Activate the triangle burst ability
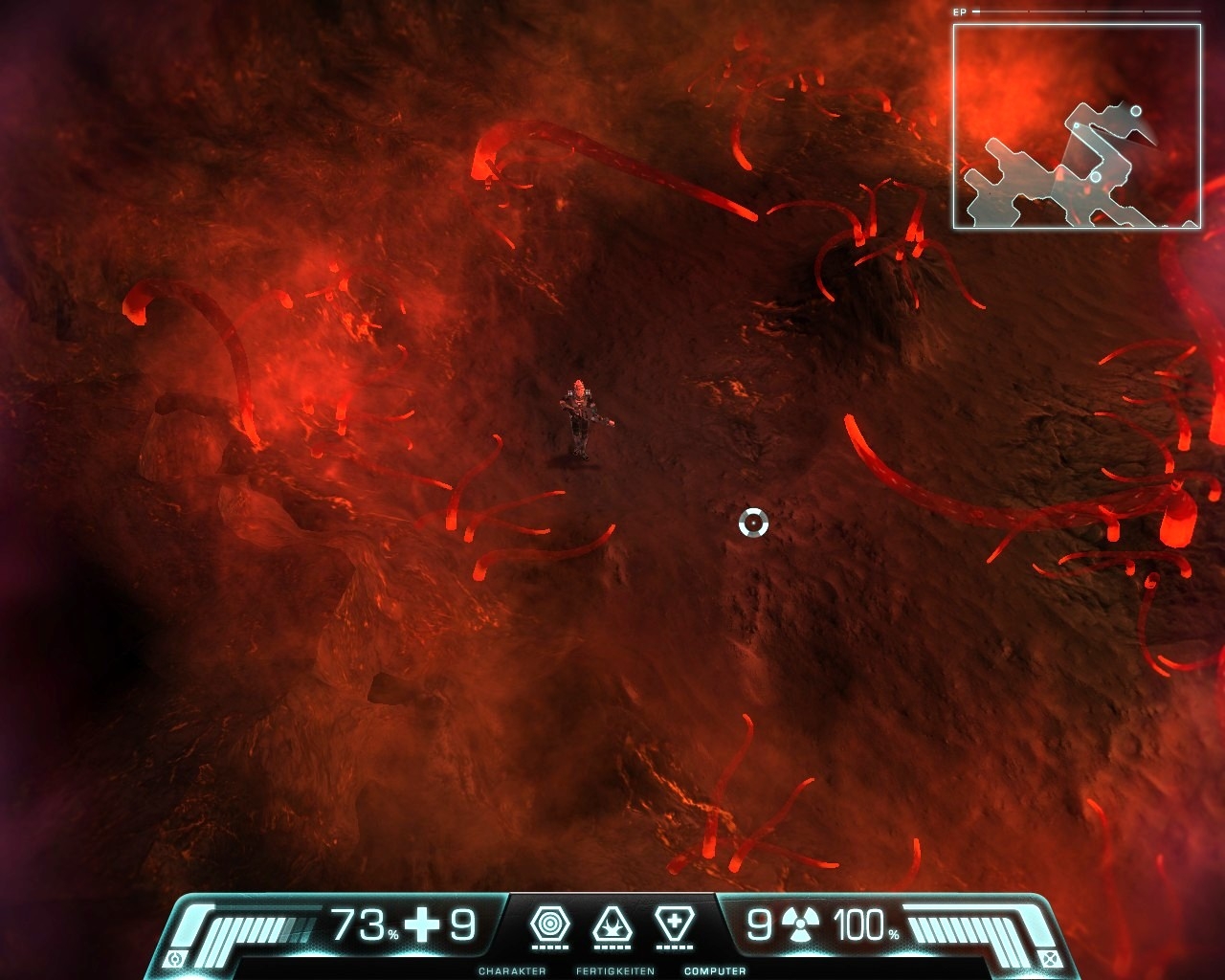This screenshot has height=980, width=1225. (x=612, y=924)
